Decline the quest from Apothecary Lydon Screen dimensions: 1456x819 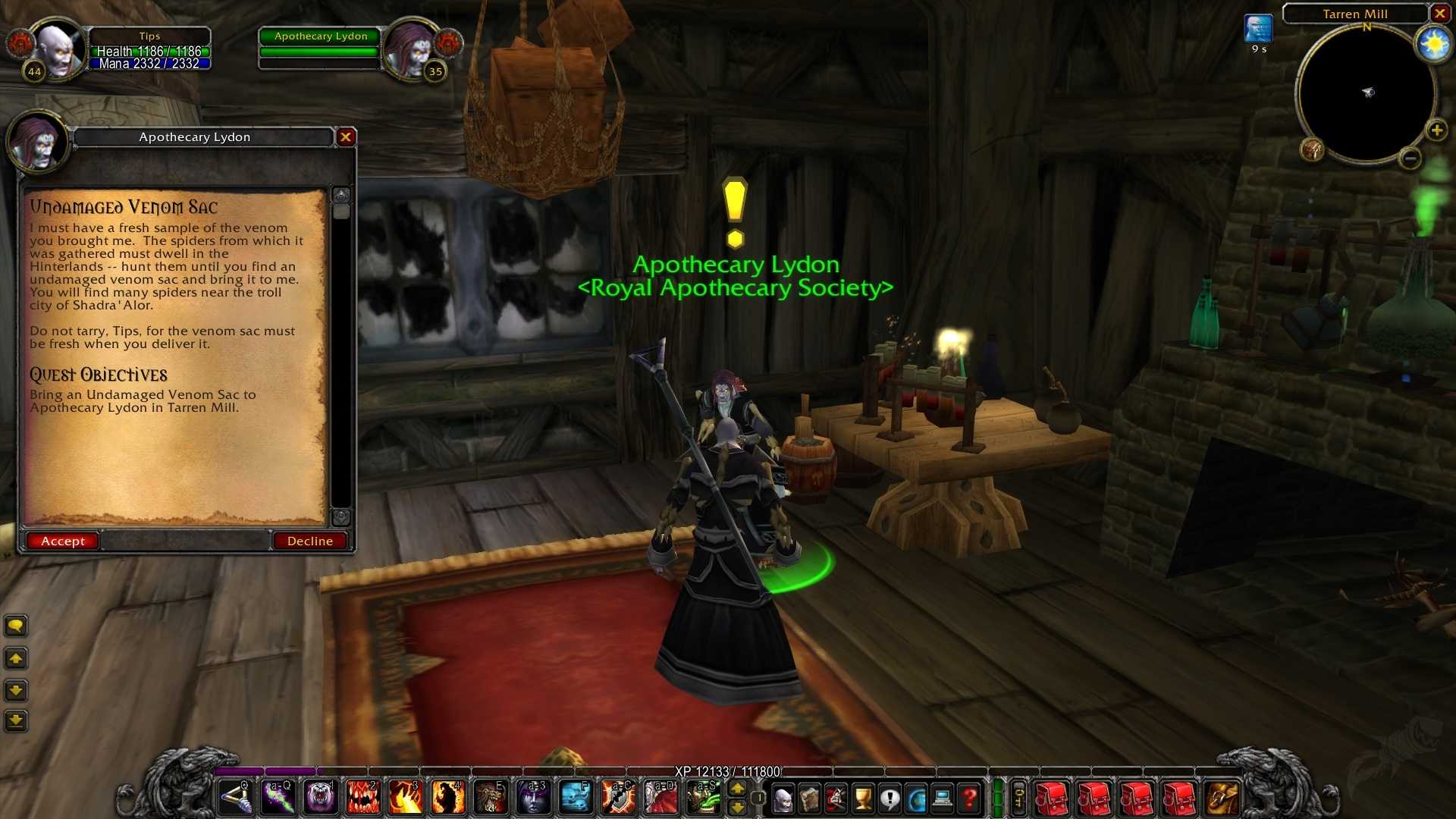tap(309, 541)
